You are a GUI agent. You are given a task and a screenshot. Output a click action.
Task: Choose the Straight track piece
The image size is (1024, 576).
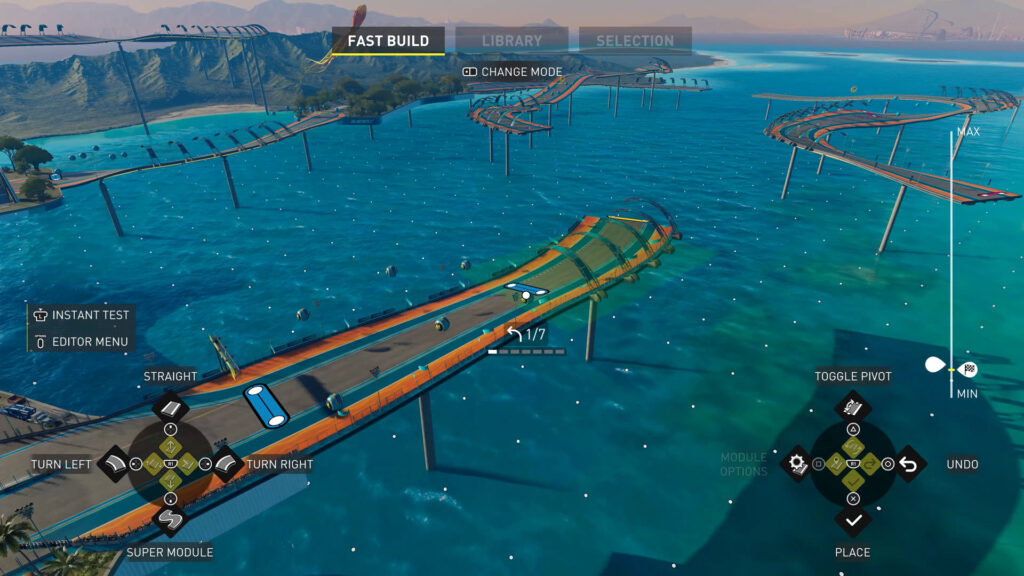170,408
